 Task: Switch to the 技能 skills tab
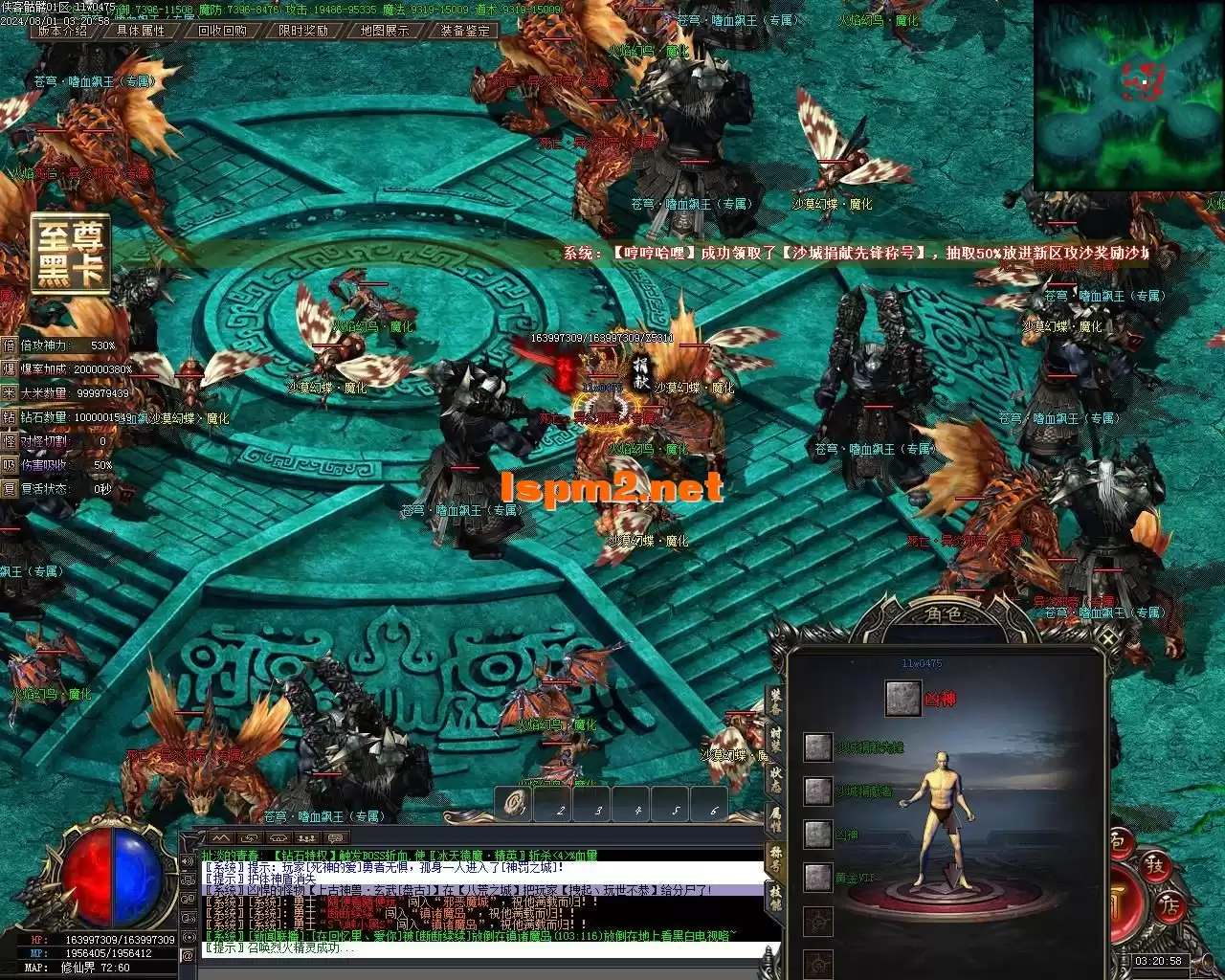click(775, 898)
